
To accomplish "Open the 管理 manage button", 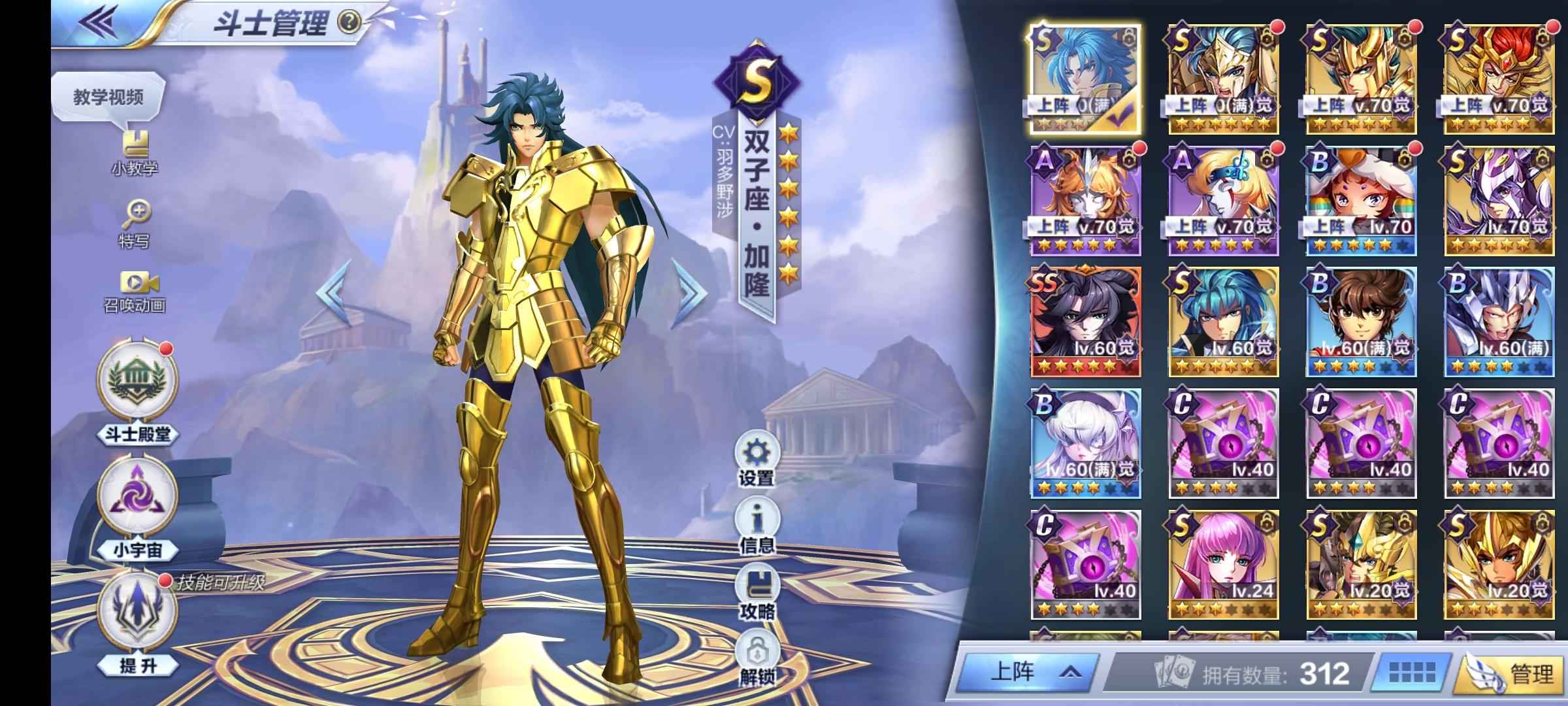I will pyautogui.click(x=1511, y=673).
